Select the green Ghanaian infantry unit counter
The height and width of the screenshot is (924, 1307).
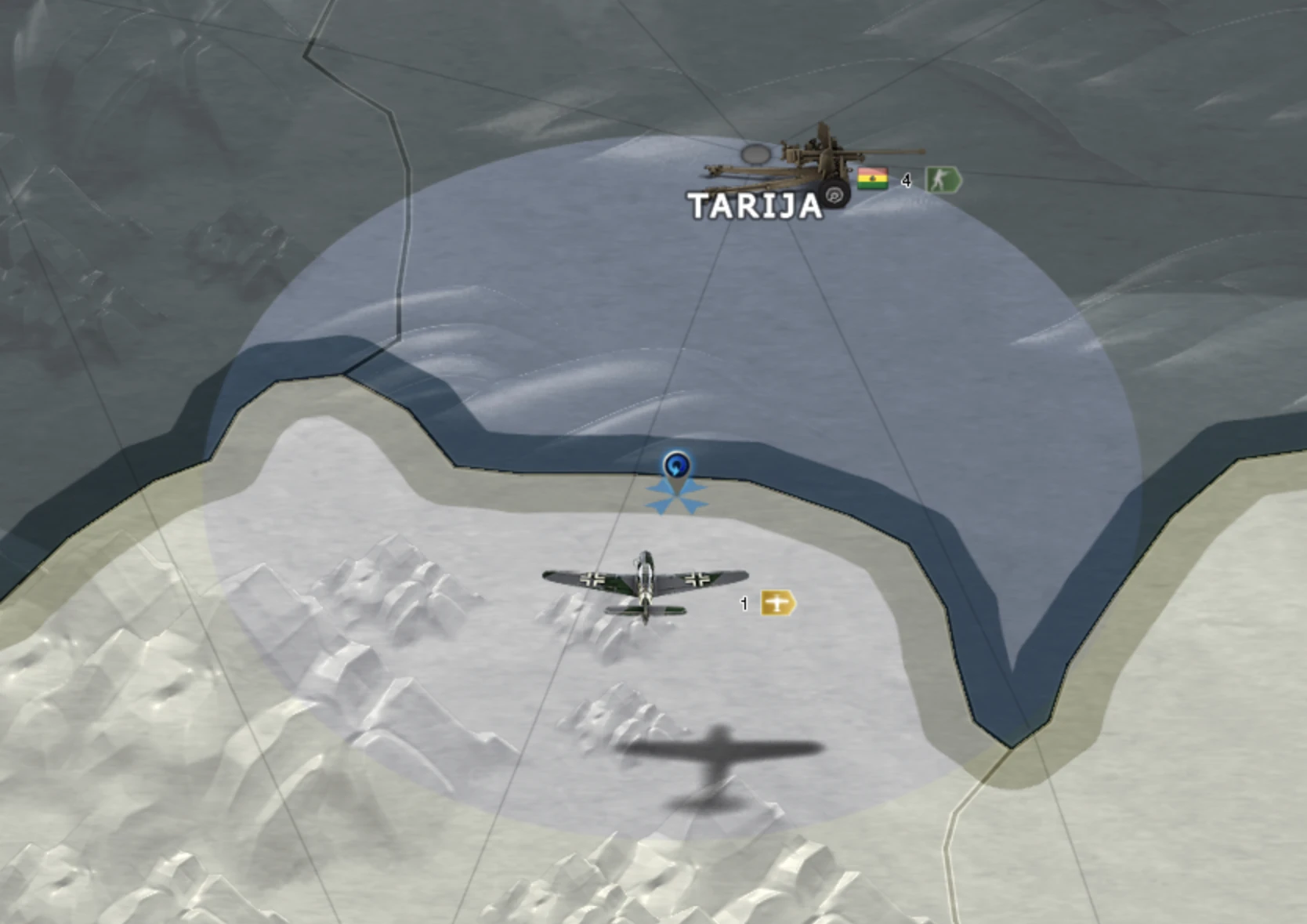coord(940,179)
